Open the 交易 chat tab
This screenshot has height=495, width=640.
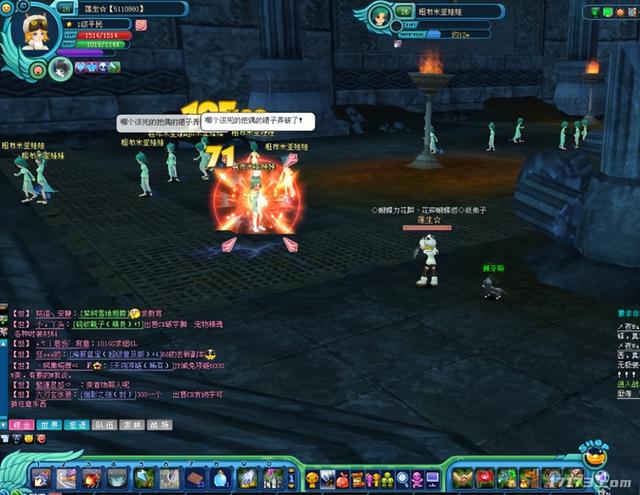tap(78, 425)
